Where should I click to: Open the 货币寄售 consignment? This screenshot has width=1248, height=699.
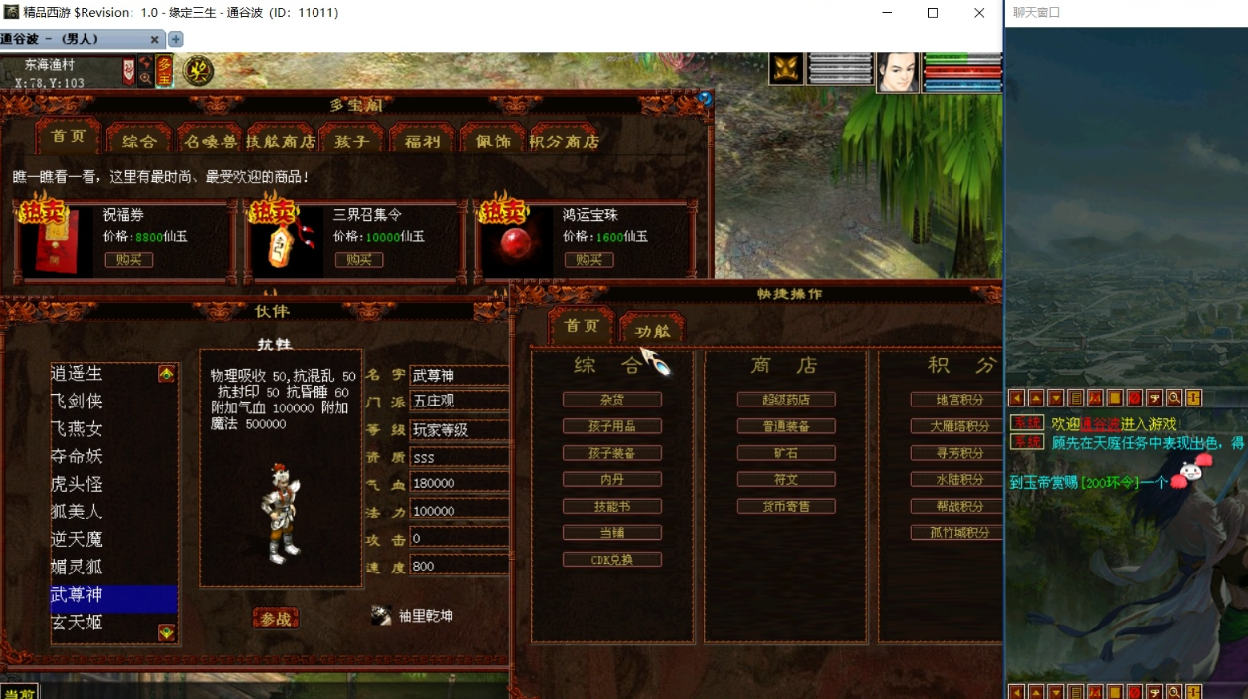tap(786, 507)
